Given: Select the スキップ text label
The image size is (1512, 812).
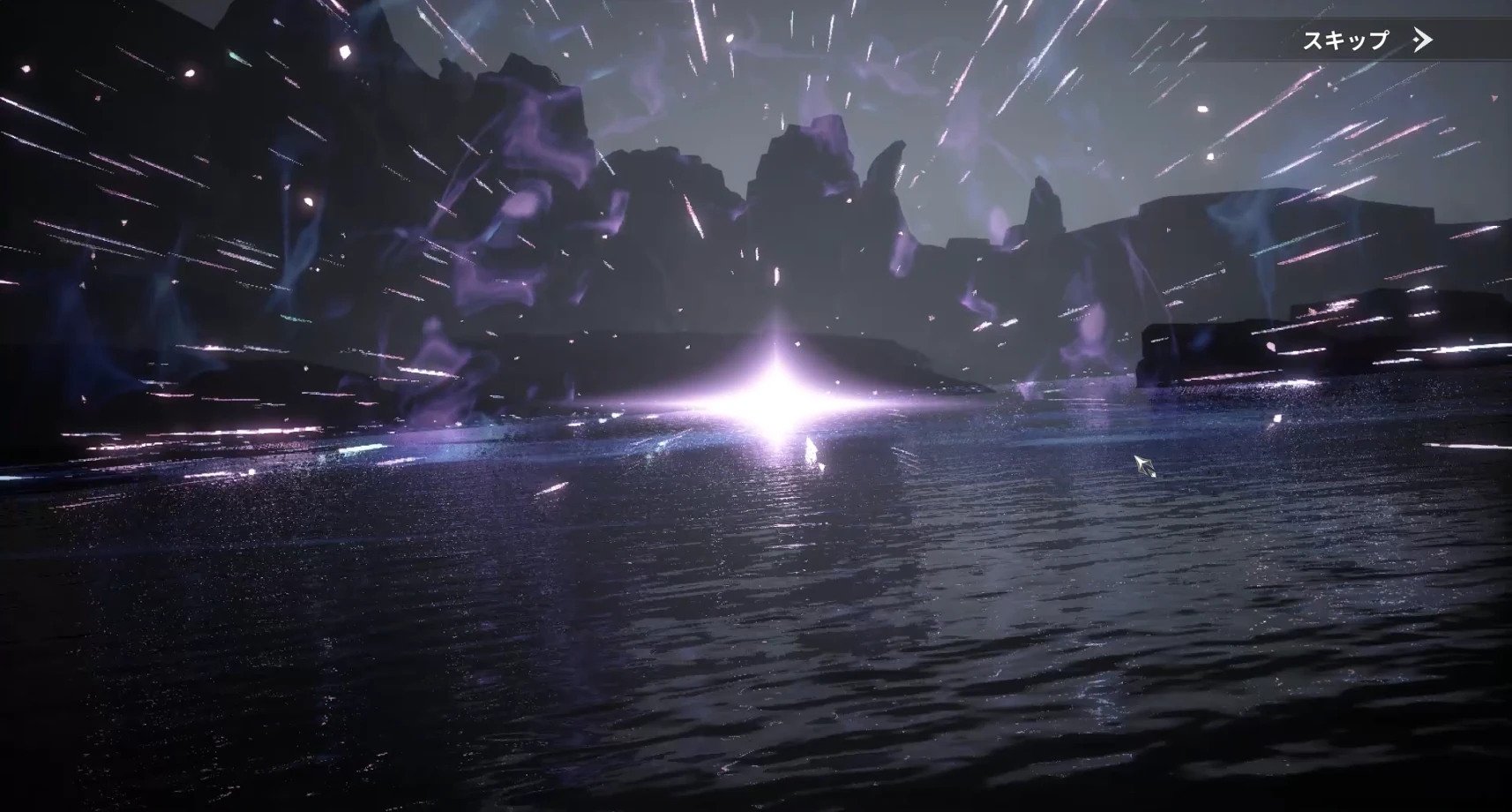Looking at the screenshot, I should click(1344, 40).
